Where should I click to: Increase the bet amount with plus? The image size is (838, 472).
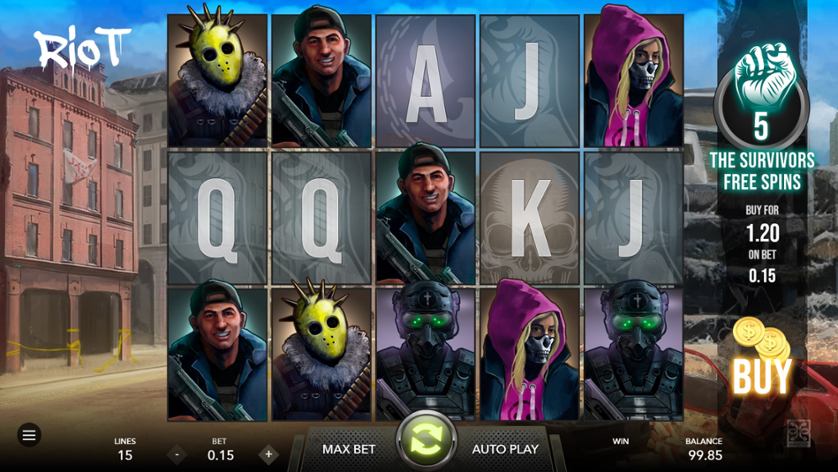pyautogui.click(x=268, y=455)
